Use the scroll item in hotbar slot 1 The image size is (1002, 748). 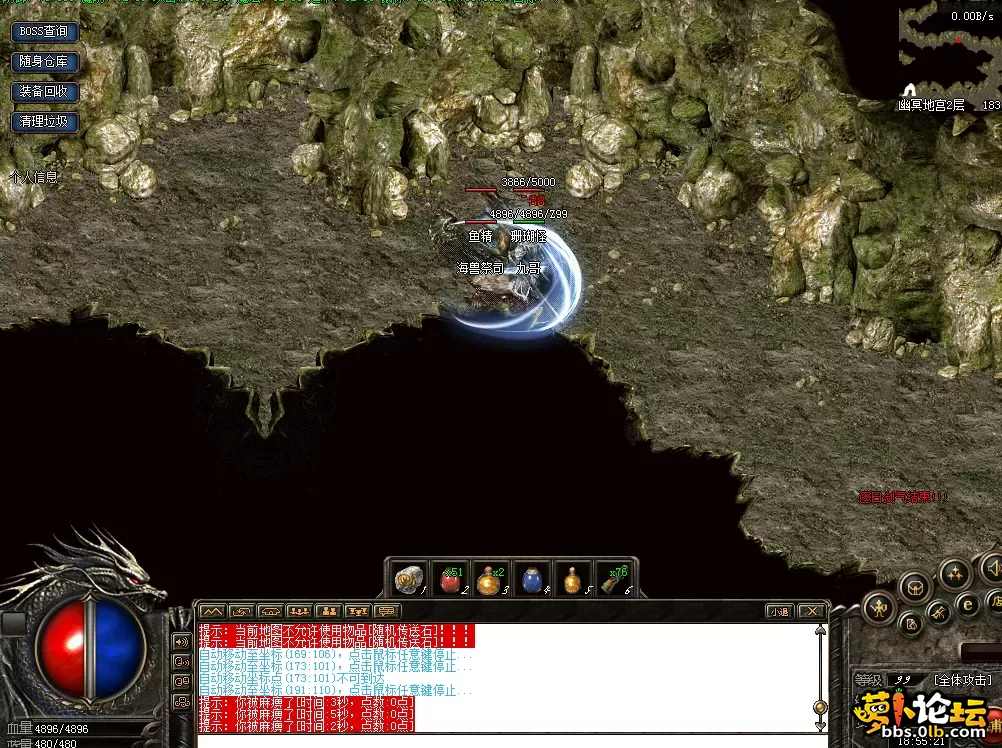[407, 579]
